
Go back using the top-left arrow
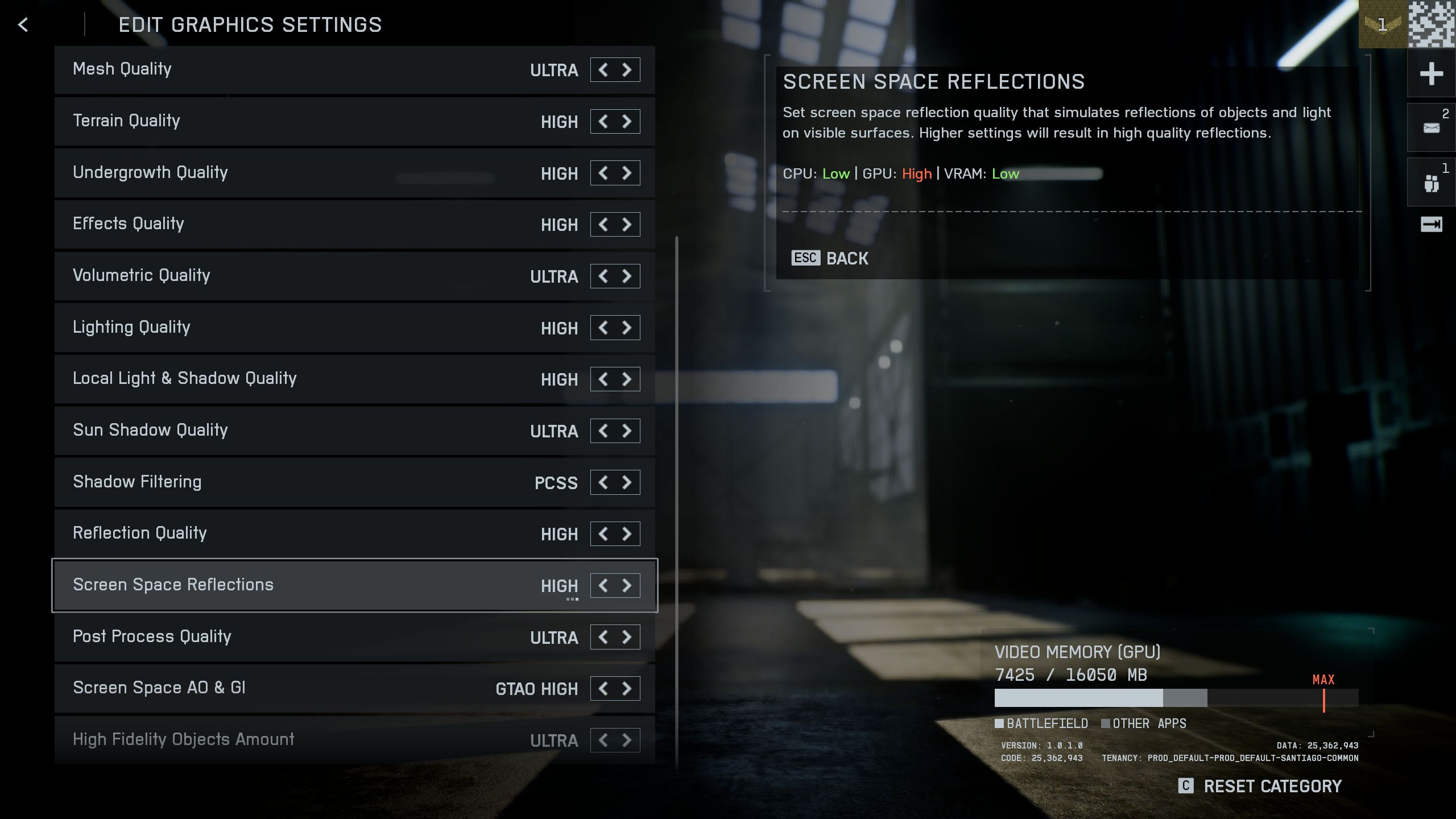pos(23,24)
